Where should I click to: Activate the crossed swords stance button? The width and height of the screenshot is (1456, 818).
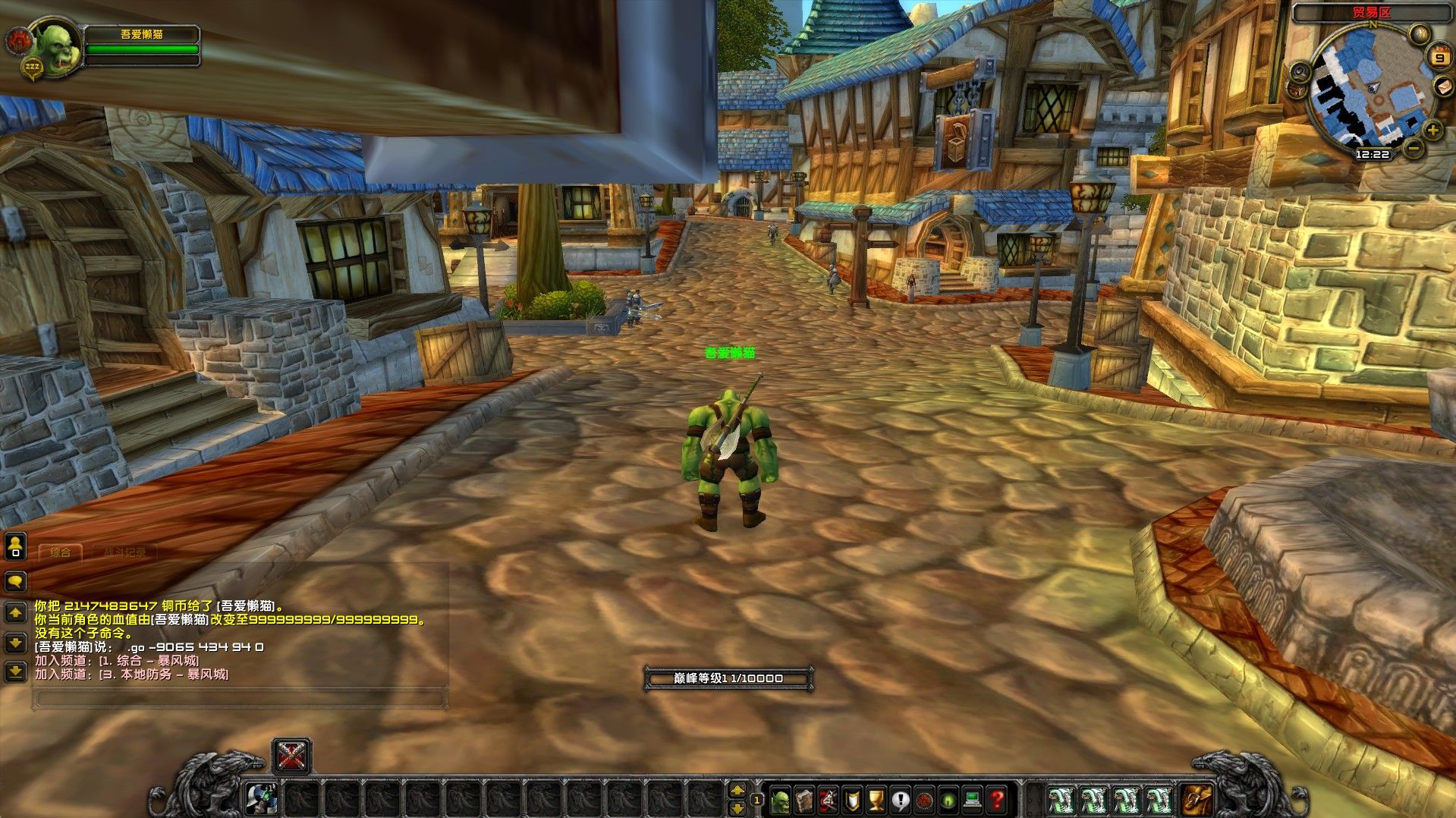pos(292,756)
